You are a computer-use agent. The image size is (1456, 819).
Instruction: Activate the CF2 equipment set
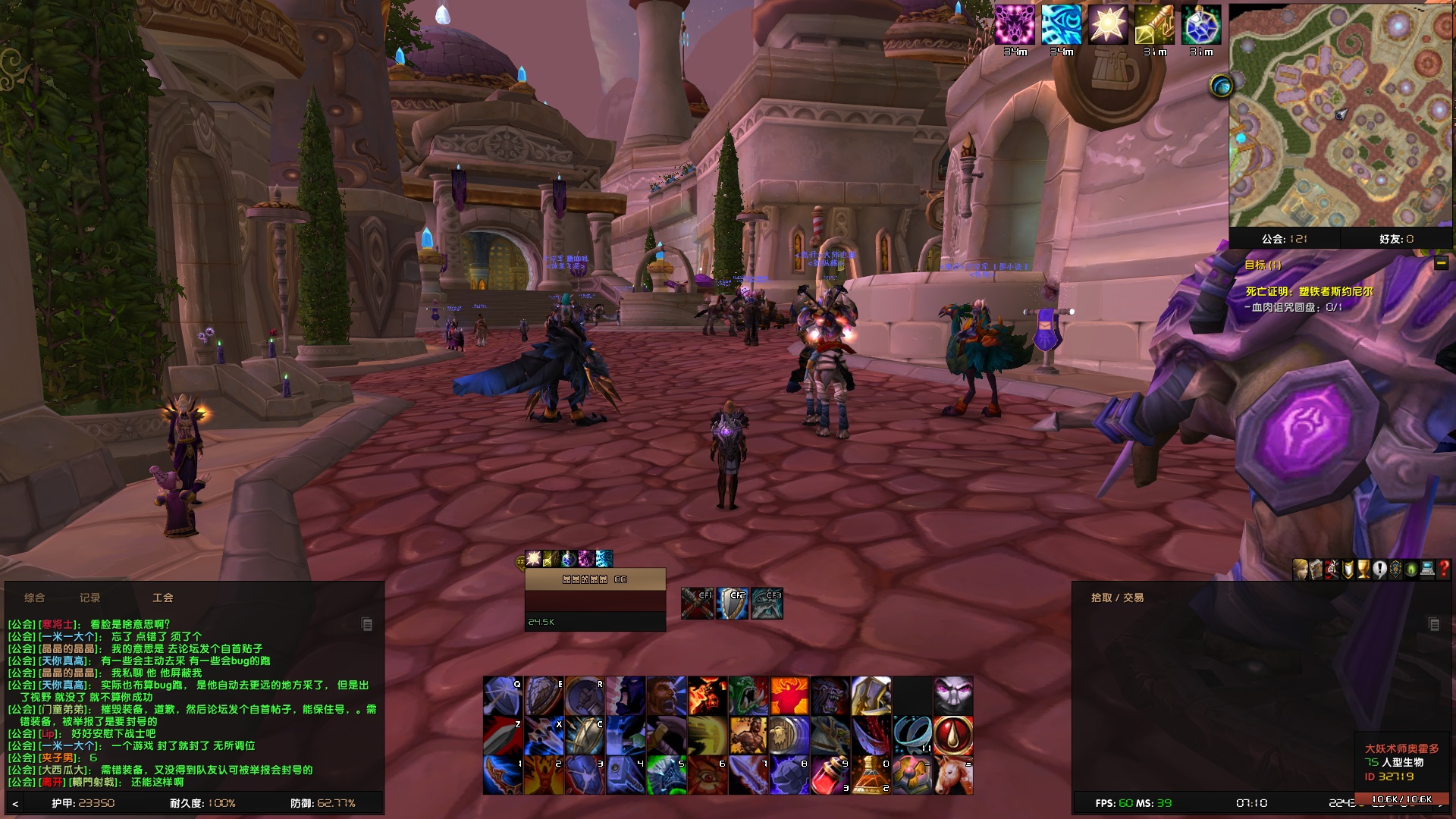click(x=733, y=603)
